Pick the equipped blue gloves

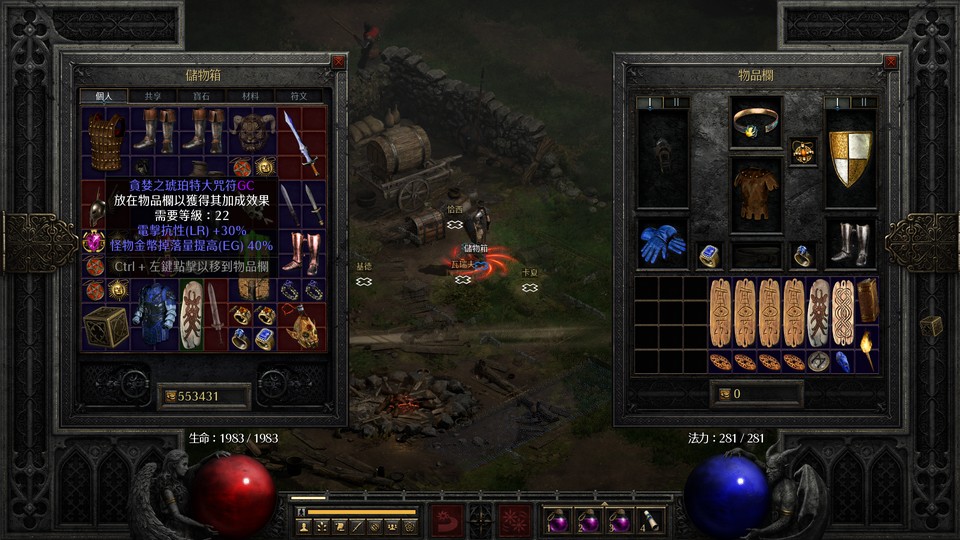(661, 242)
